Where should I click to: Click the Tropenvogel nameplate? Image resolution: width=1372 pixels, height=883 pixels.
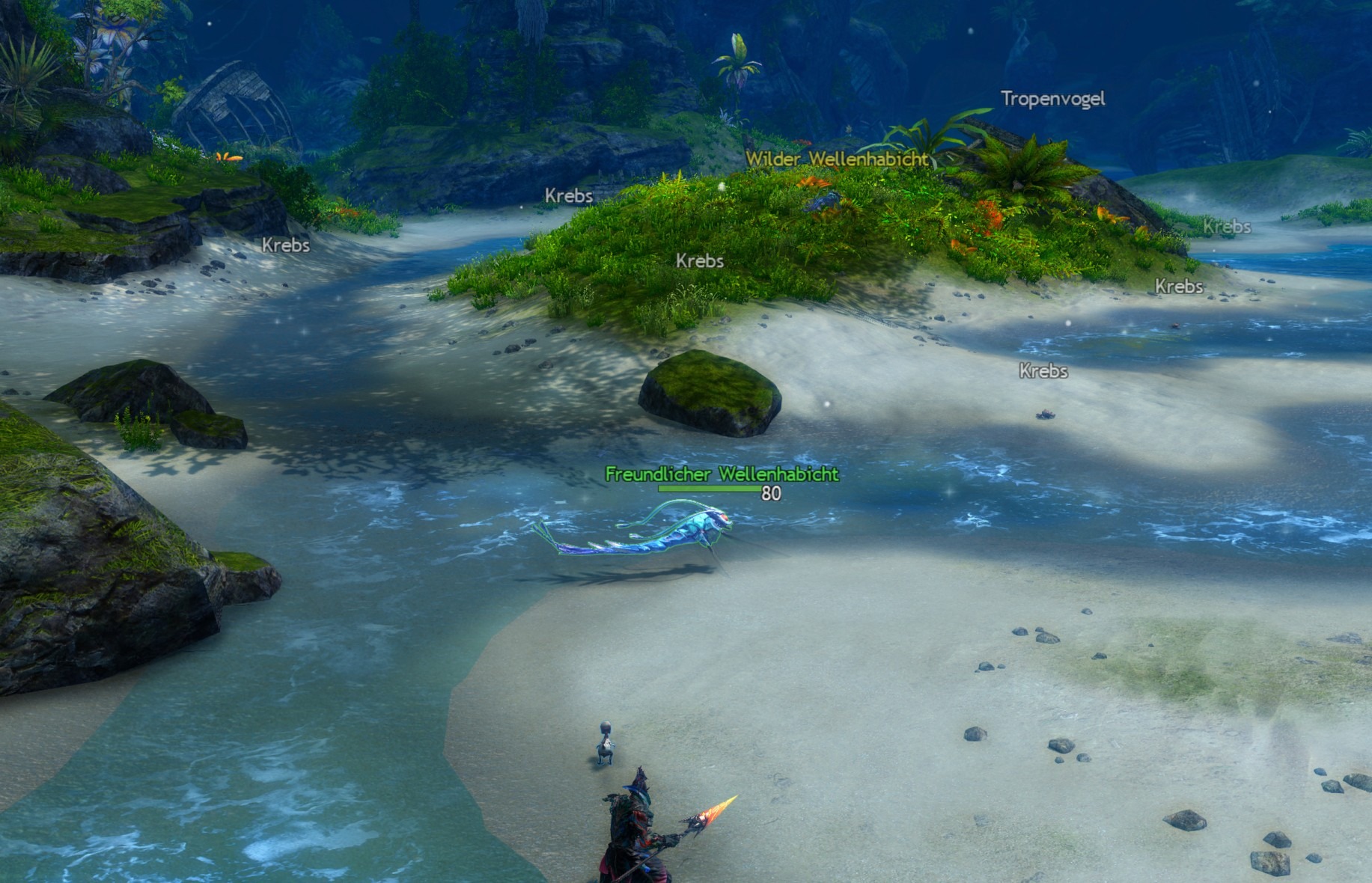[x=1052, y=98]
